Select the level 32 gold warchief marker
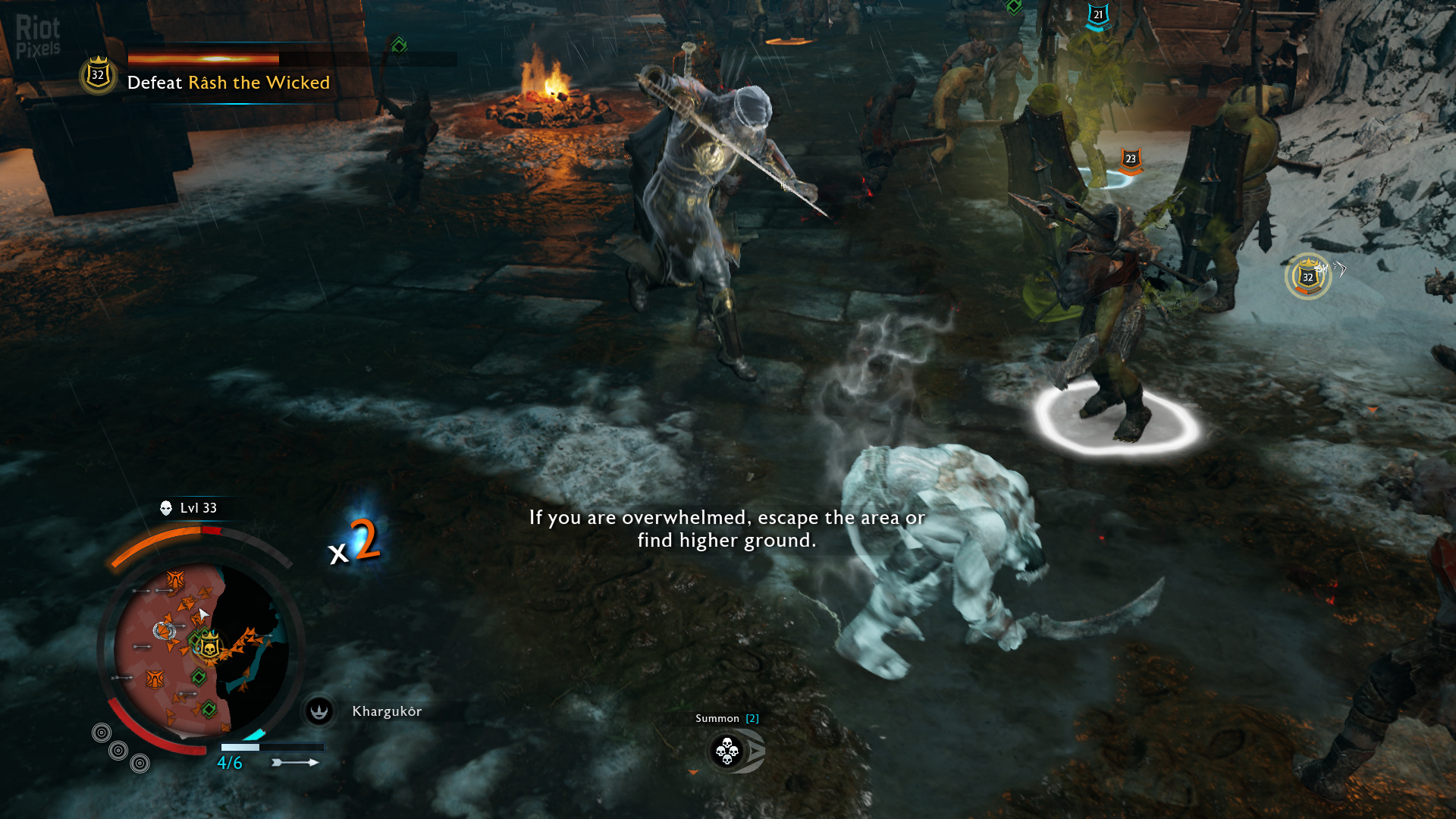The height and width of the screenshot is (819, 1456). coord(1307,277)
